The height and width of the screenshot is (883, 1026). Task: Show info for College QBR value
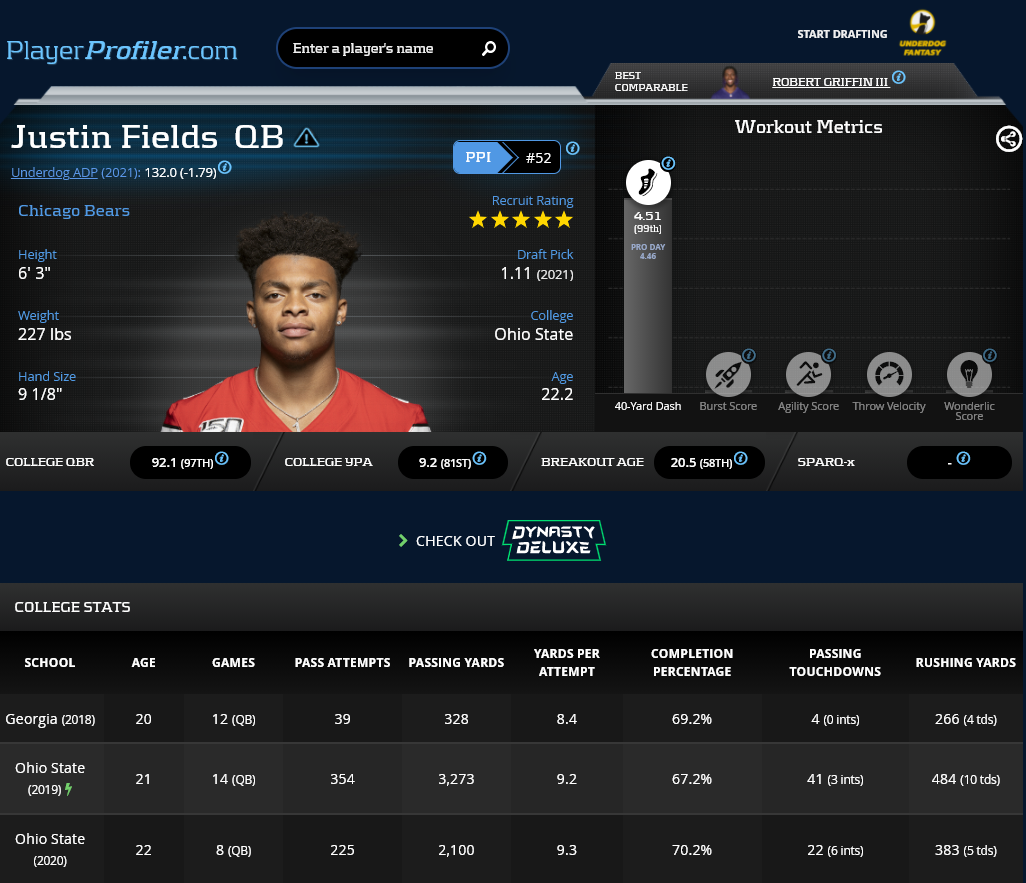(x=222, y=459)
